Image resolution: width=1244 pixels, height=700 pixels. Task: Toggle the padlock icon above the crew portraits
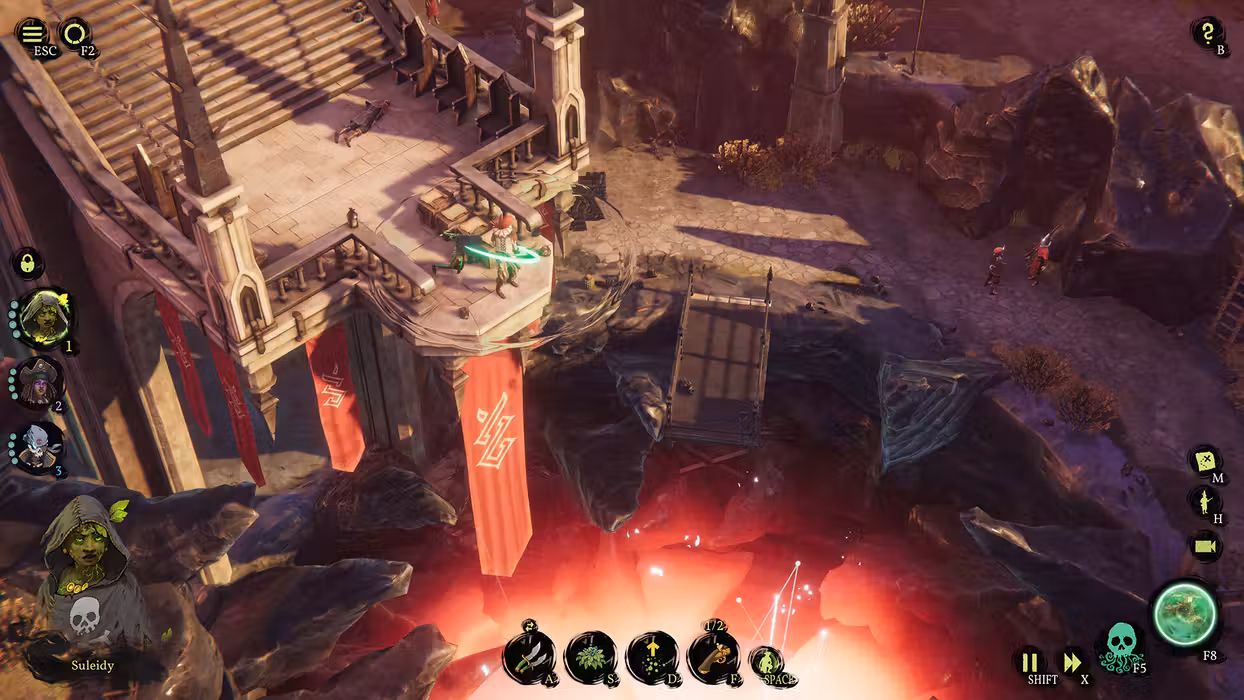[27, 263]
